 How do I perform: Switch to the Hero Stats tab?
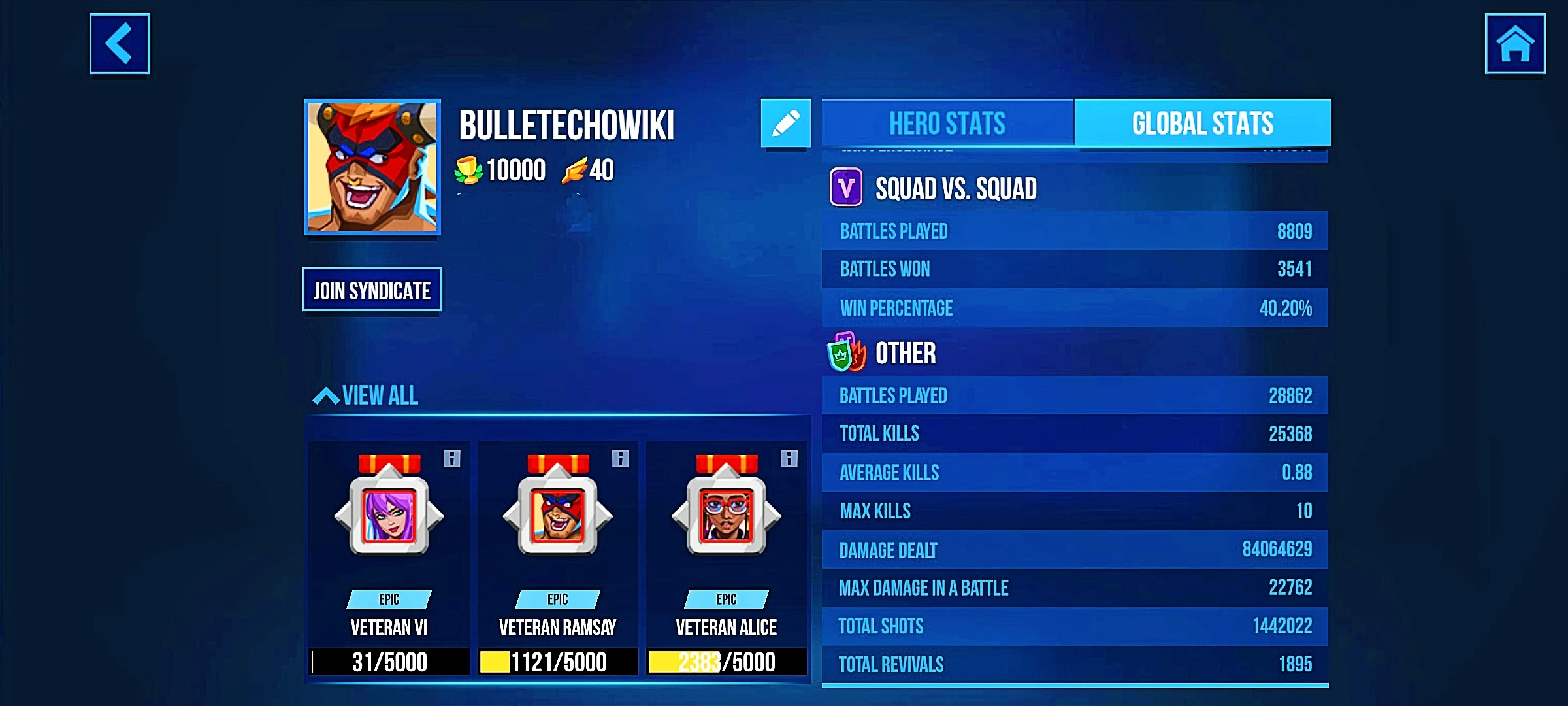[x=947, y=123]
